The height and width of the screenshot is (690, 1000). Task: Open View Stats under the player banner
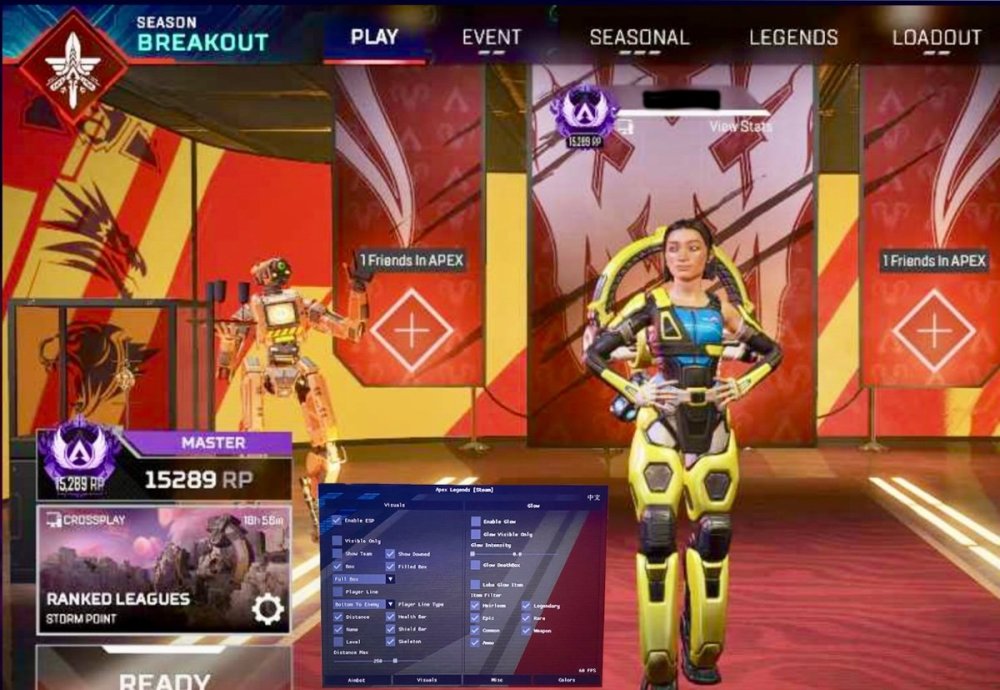(740, 127)
